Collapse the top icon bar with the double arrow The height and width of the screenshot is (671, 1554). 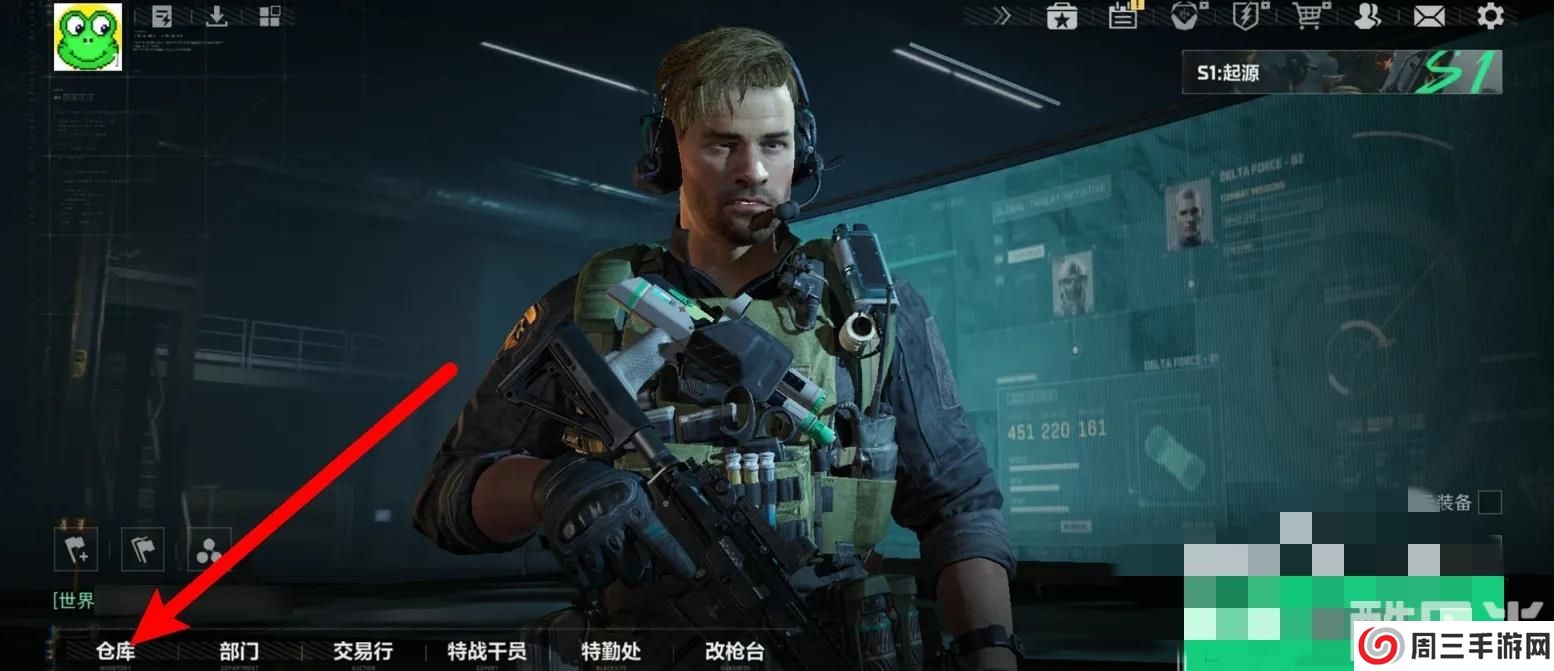1001,16
